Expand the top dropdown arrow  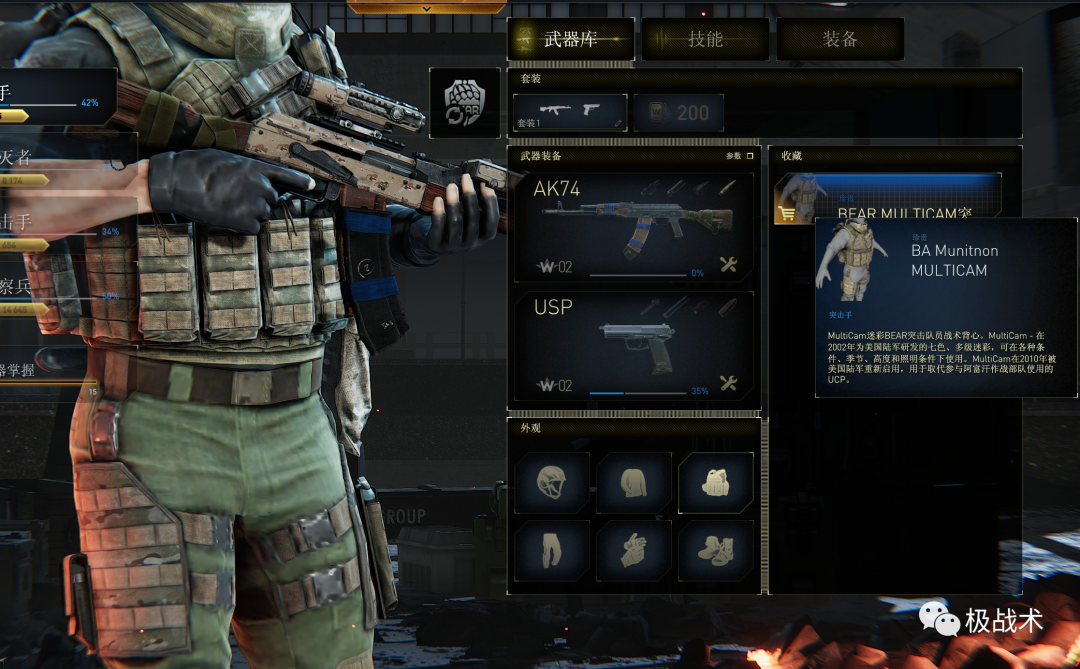point(427,8)
